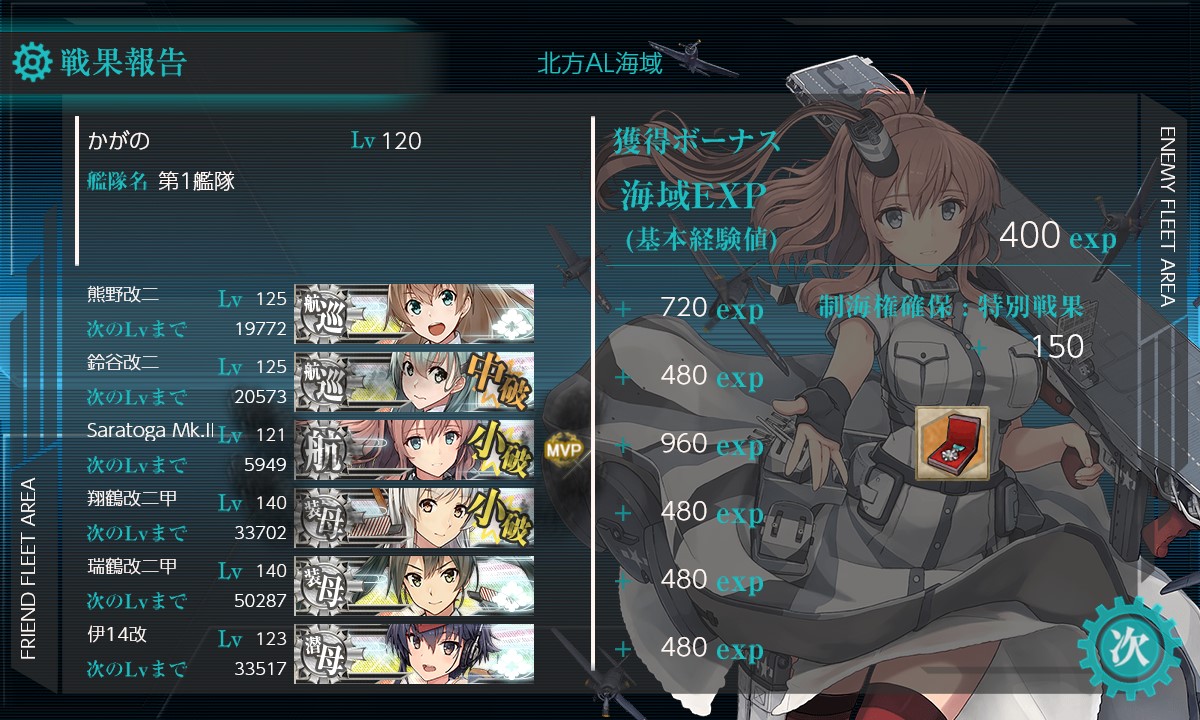
Task: Select the 伊14改 submarine banner
Action: tap(414, 653)
